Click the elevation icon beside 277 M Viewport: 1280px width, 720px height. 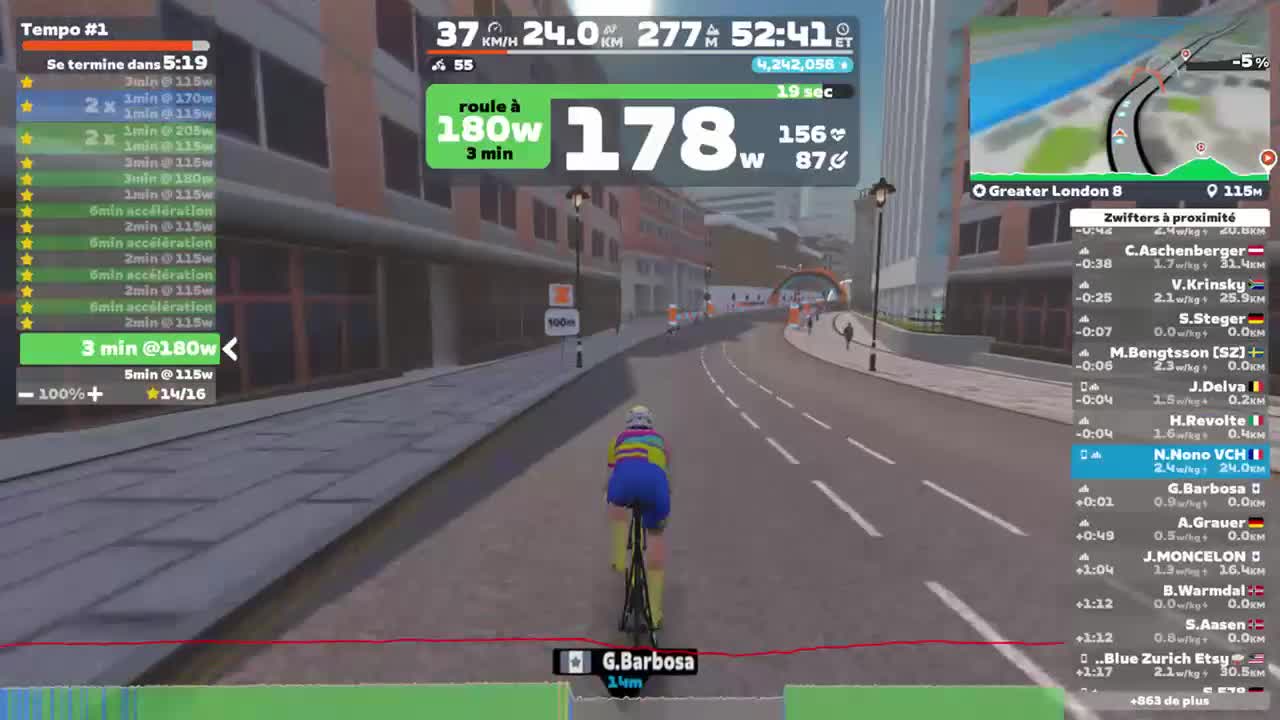point(713,29)
